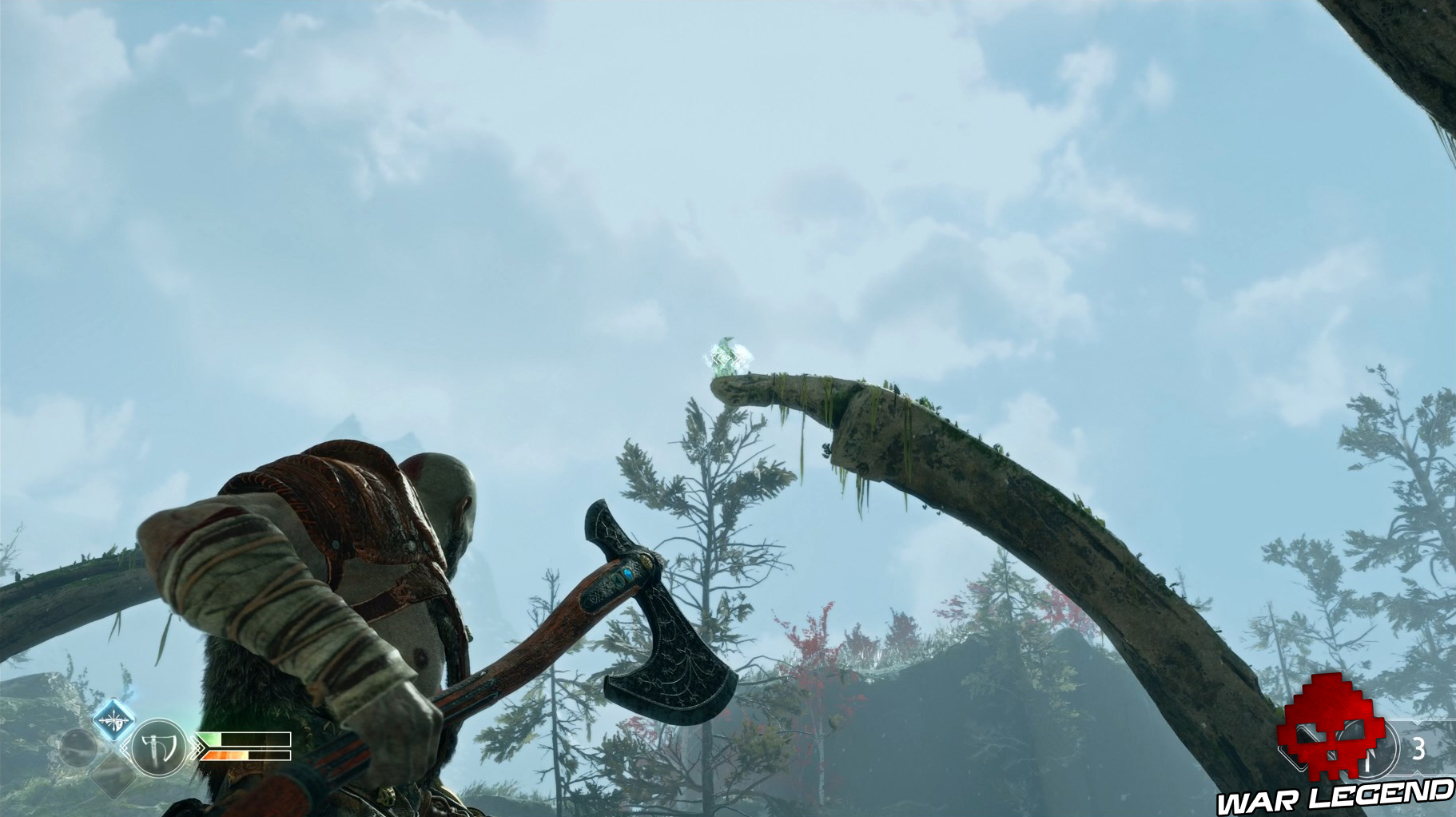1456x817 pixels.
Task: Expand the weapon quick-select wheel
Action: 158,747
